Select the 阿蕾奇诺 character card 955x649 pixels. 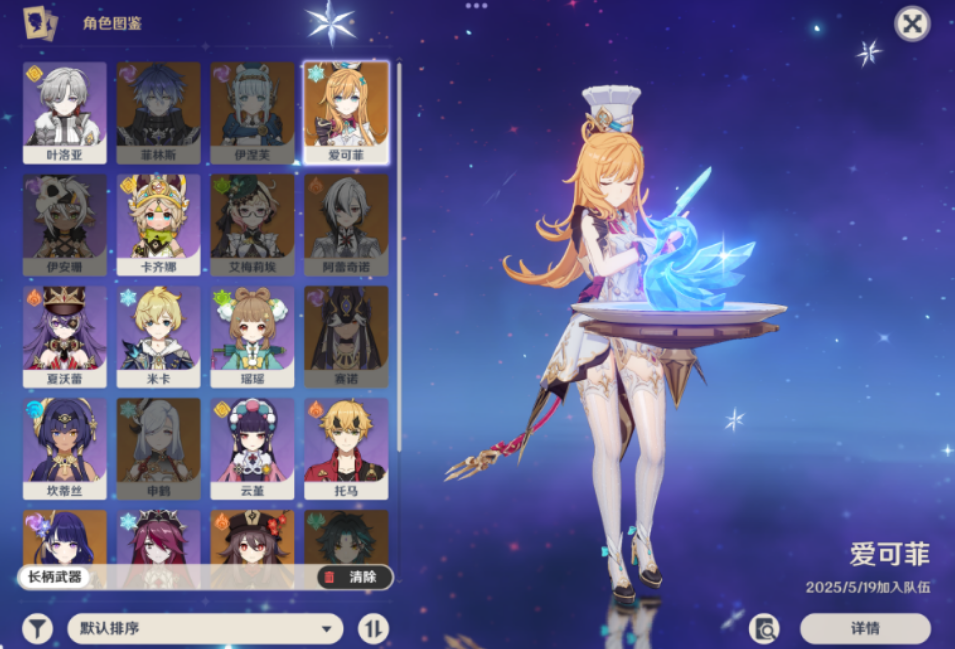[346, 225]
